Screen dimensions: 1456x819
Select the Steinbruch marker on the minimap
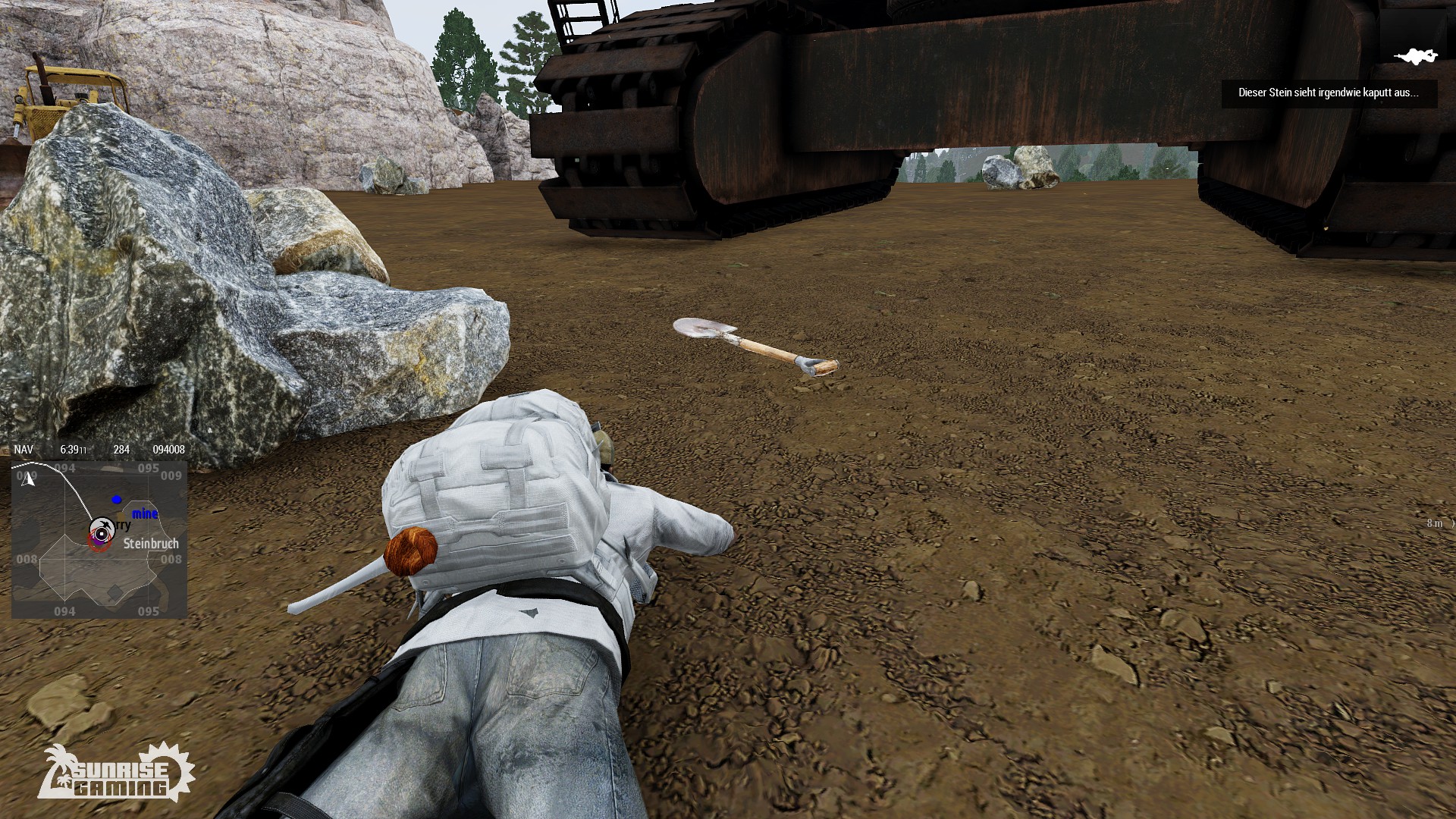coord(151,544)
